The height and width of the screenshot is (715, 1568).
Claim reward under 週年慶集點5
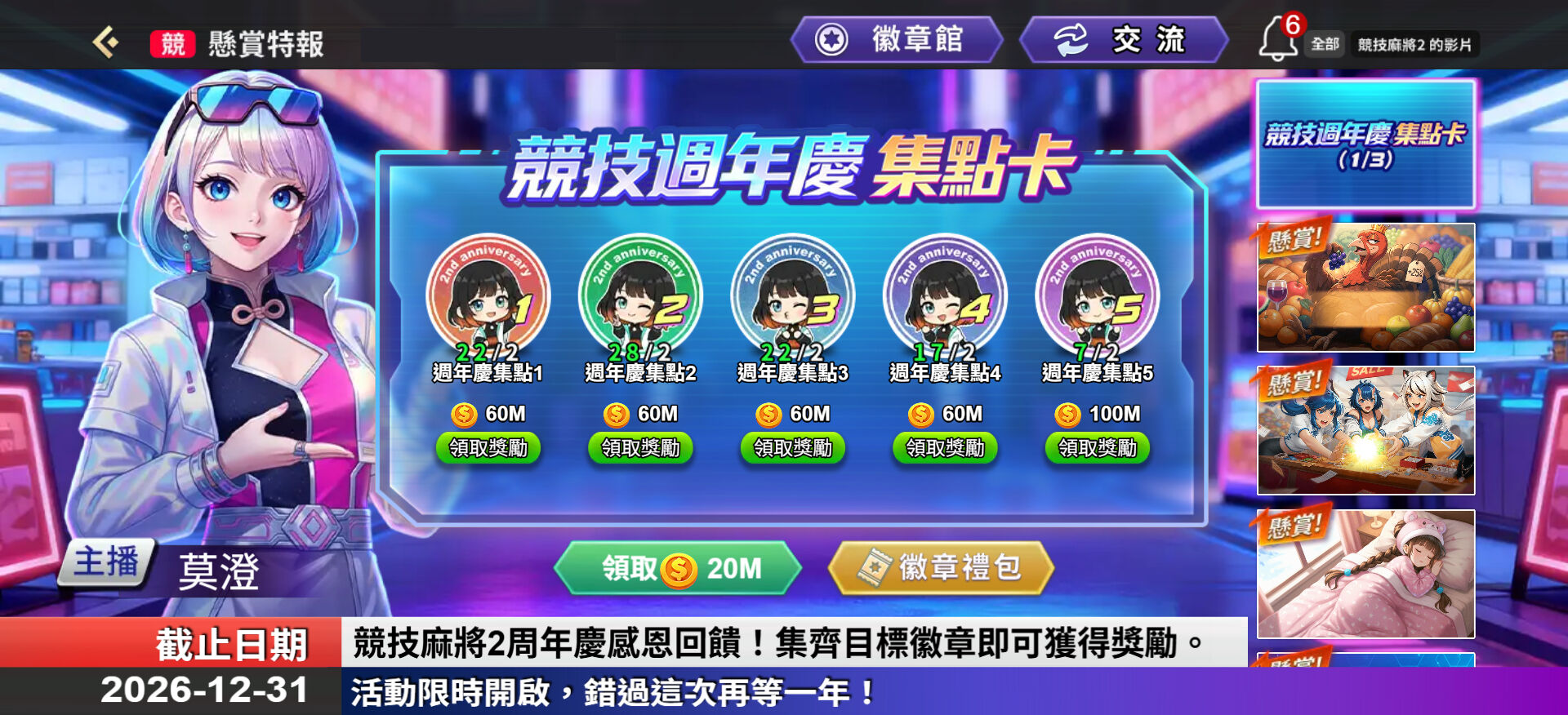coord(1097,447)
